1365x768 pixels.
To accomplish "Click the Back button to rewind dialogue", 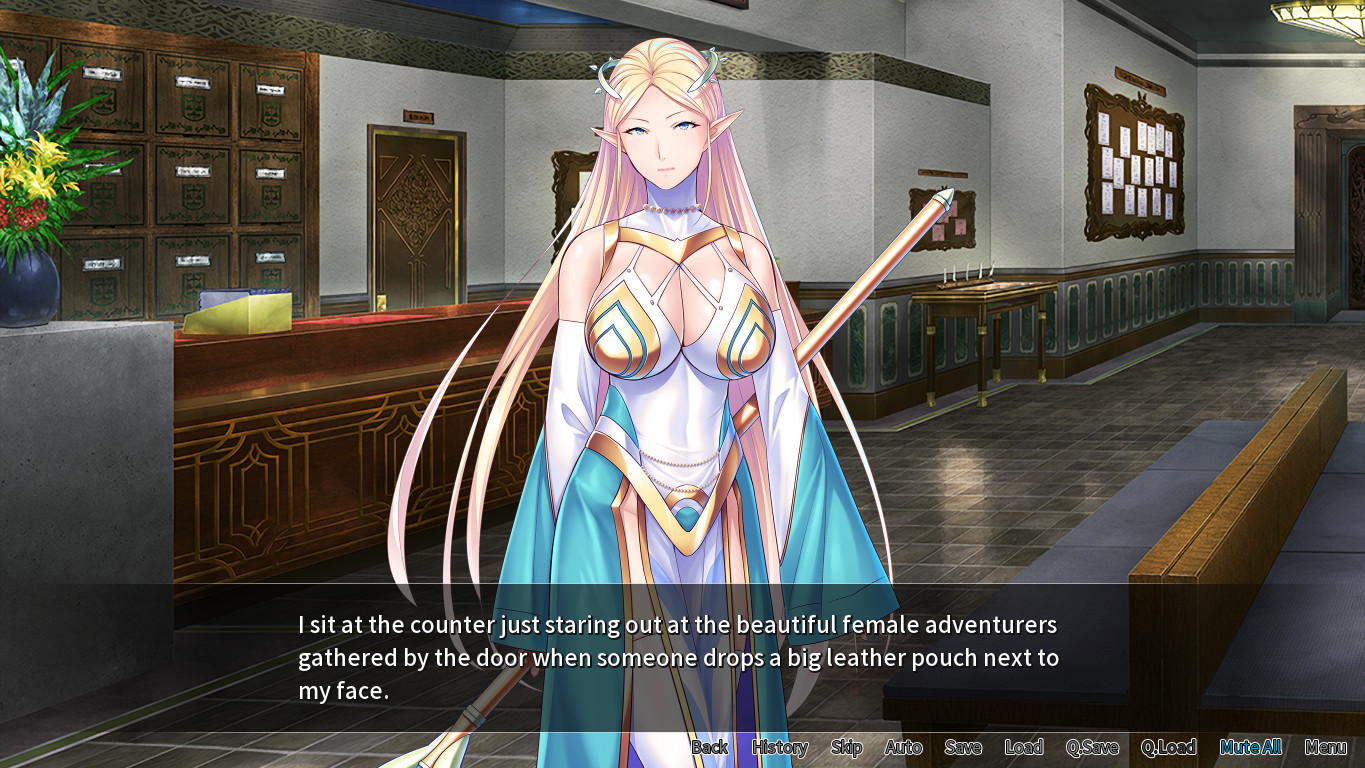I will [710, 747].
